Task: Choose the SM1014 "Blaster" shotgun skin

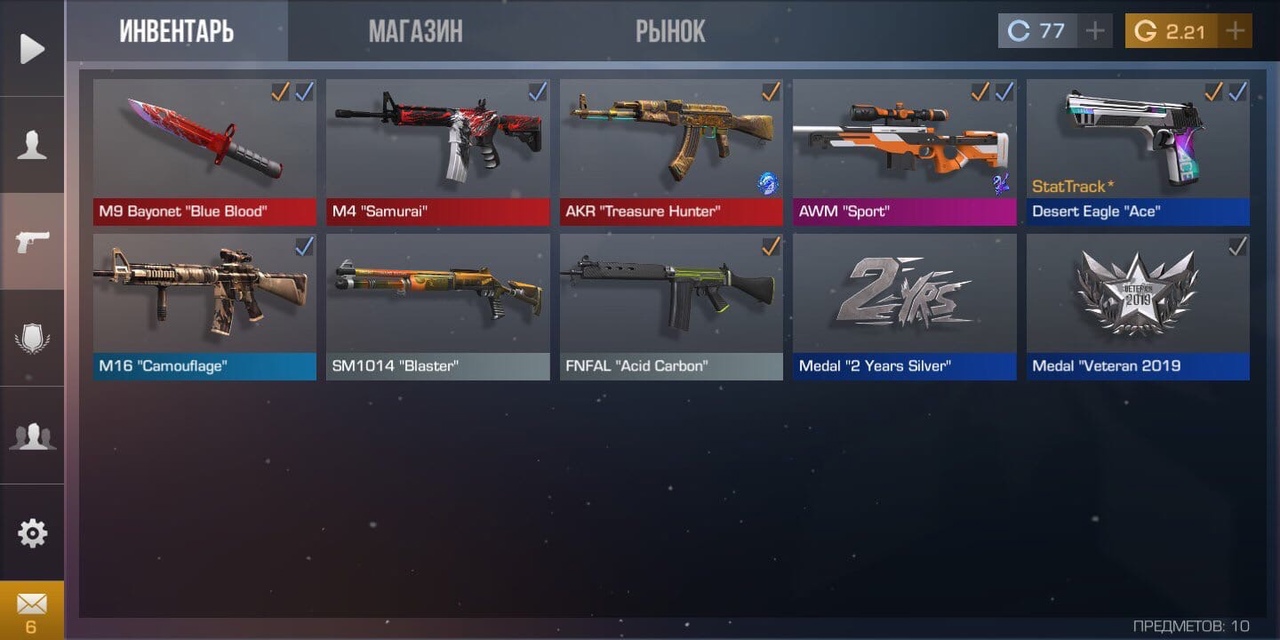Action: [438, 306]
